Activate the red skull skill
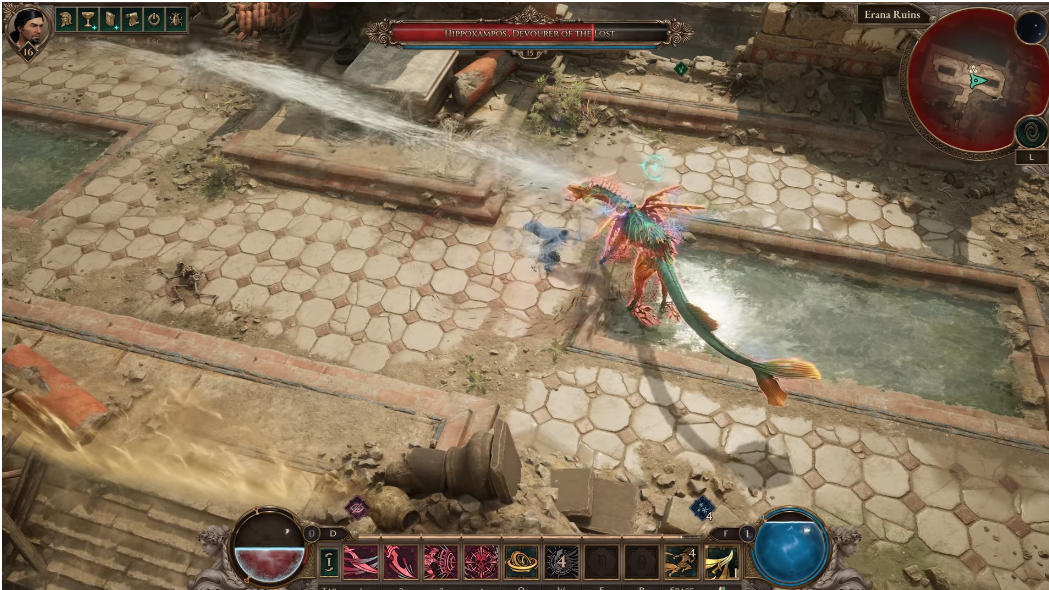This screenshot has width=1049, height=590. (480, 562)
